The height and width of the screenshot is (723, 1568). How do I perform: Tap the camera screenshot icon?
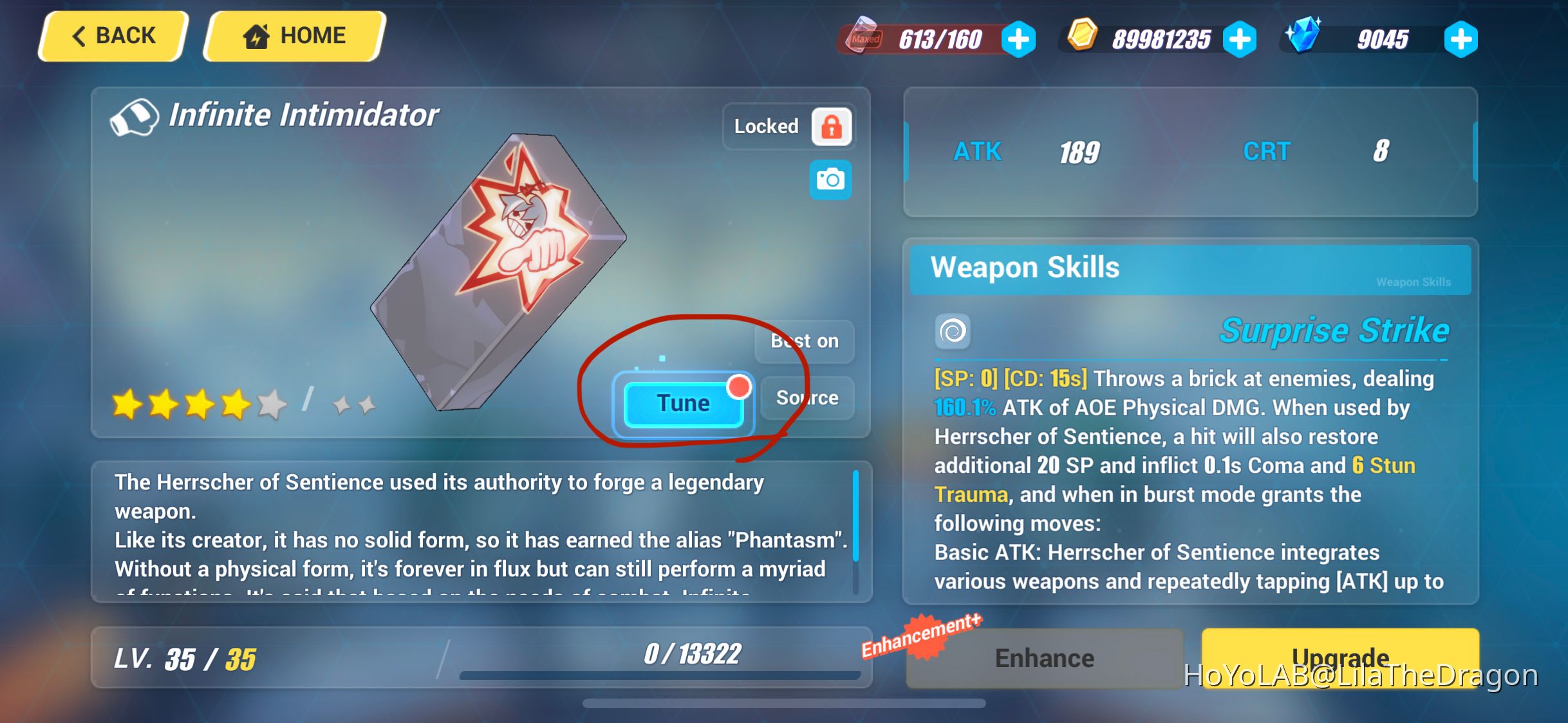click(x=830, y=180)
